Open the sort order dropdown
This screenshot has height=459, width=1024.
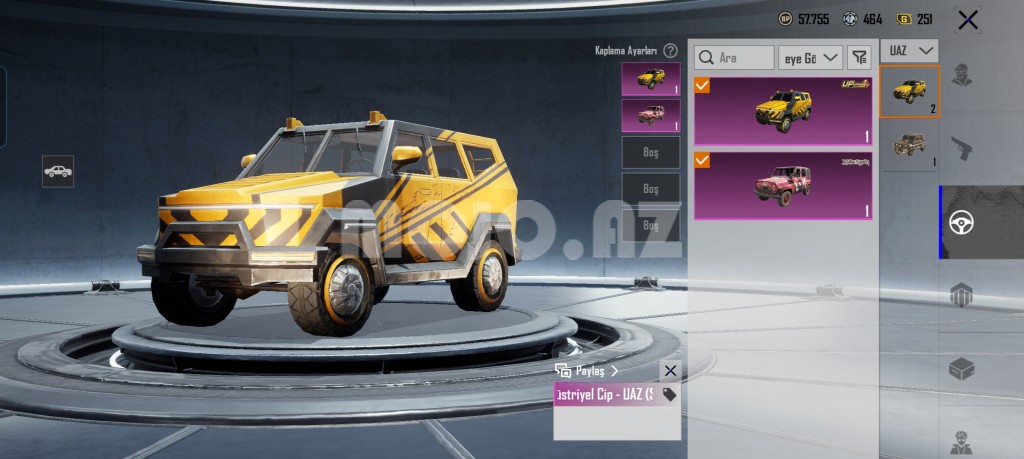[x=811, y=58]
